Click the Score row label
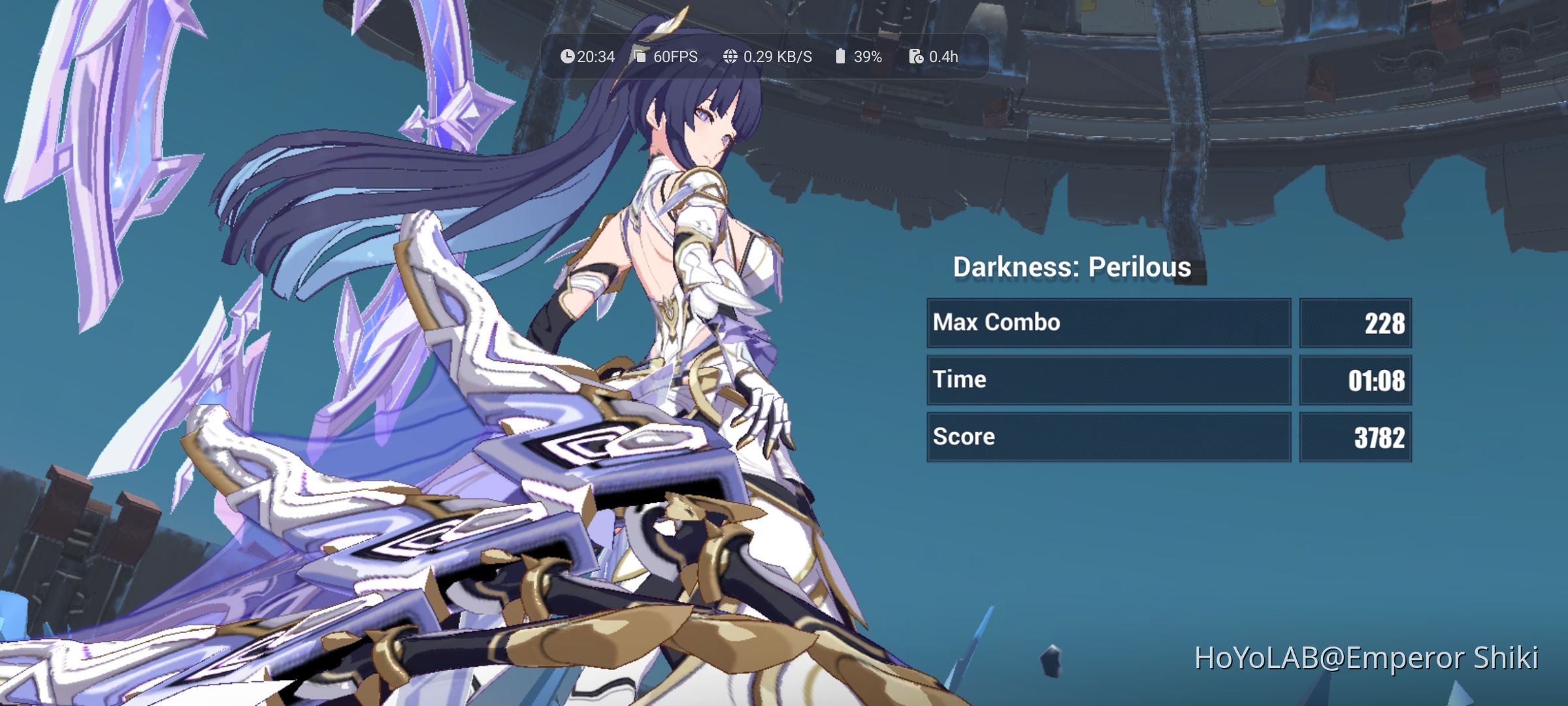This screenshot has width=1568, height=706. 964,436
